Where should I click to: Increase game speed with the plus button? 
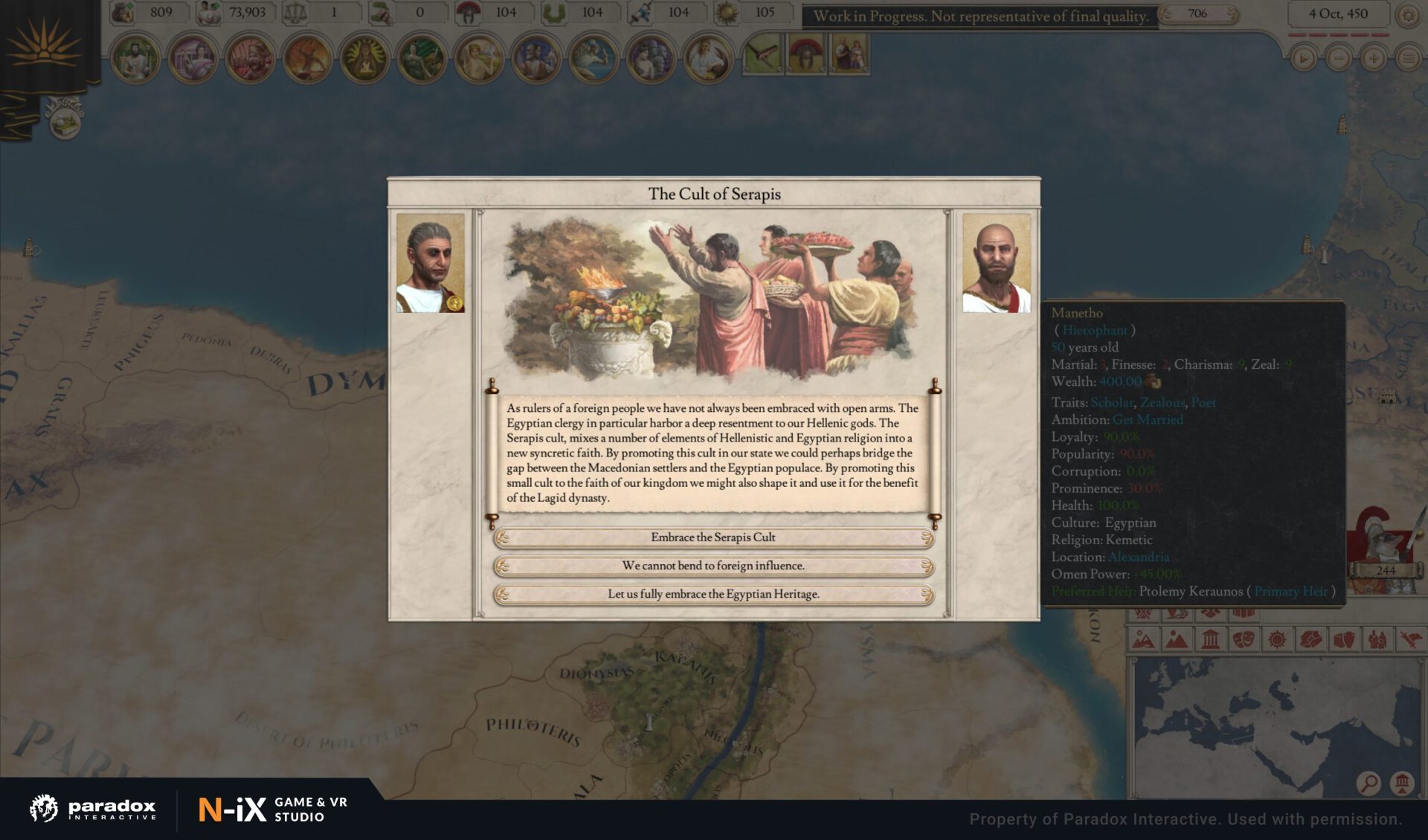pyautogui.click(x=1373, y=59)
